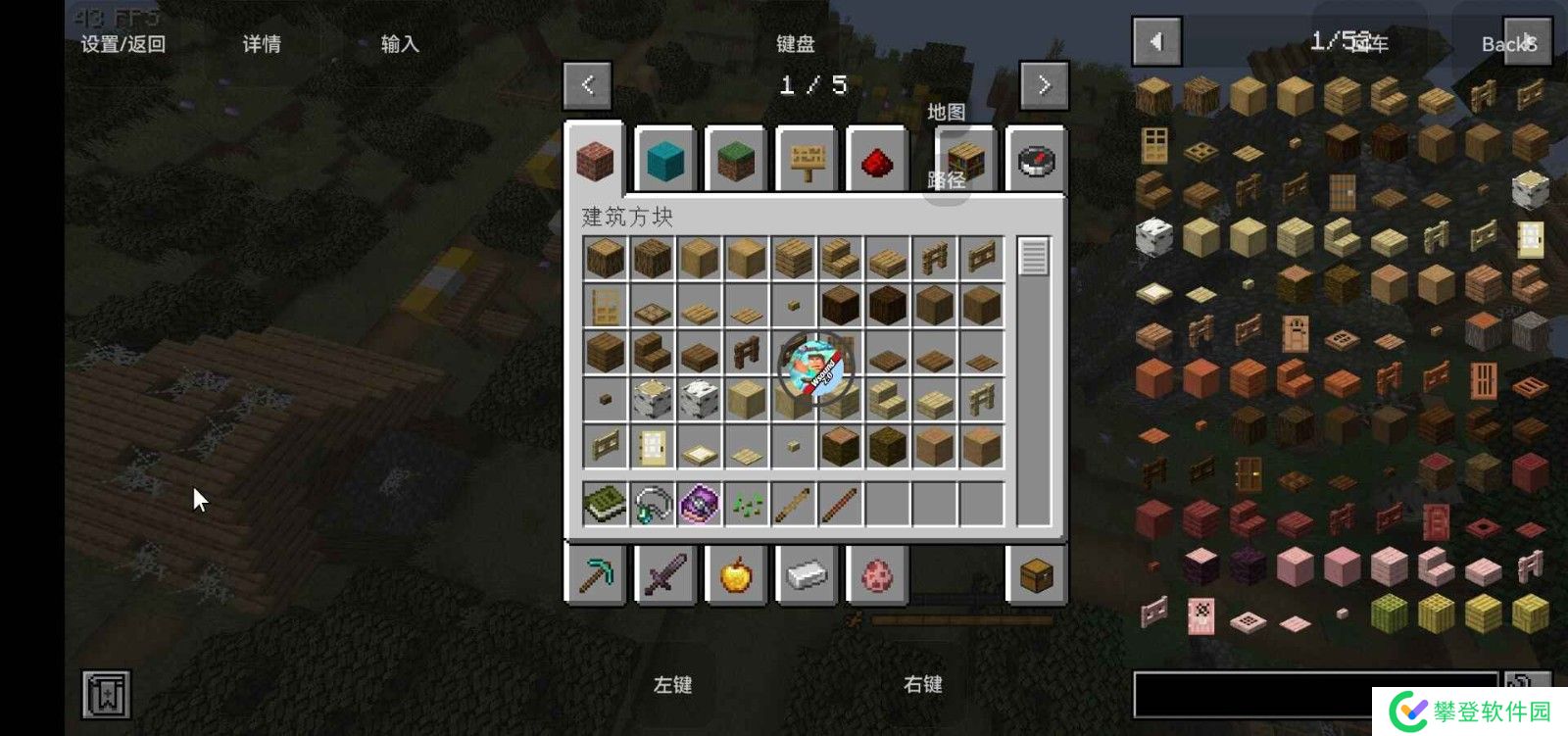Click the 右键 right-click button
This screenshot has height=736, width=1568.
click(x=922, y=684)
